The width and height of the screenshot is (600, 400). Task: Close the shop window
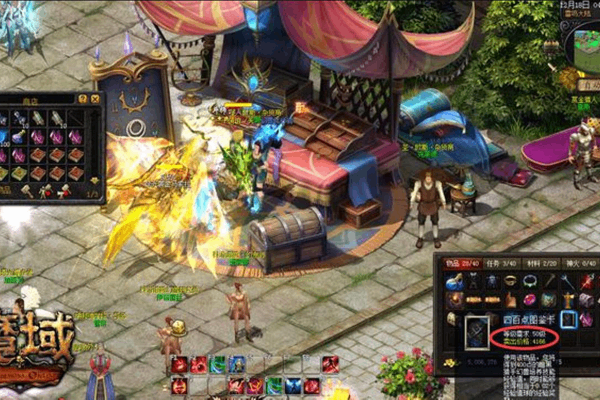point(96,99)
